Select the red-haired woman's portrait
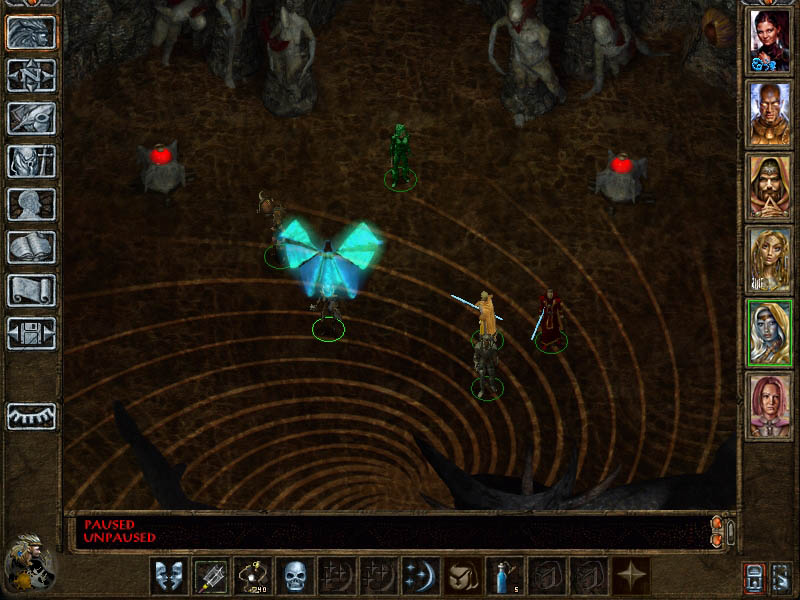Viewport: 800px width, 600px height. pyautogui.click(x=770, y=41)
